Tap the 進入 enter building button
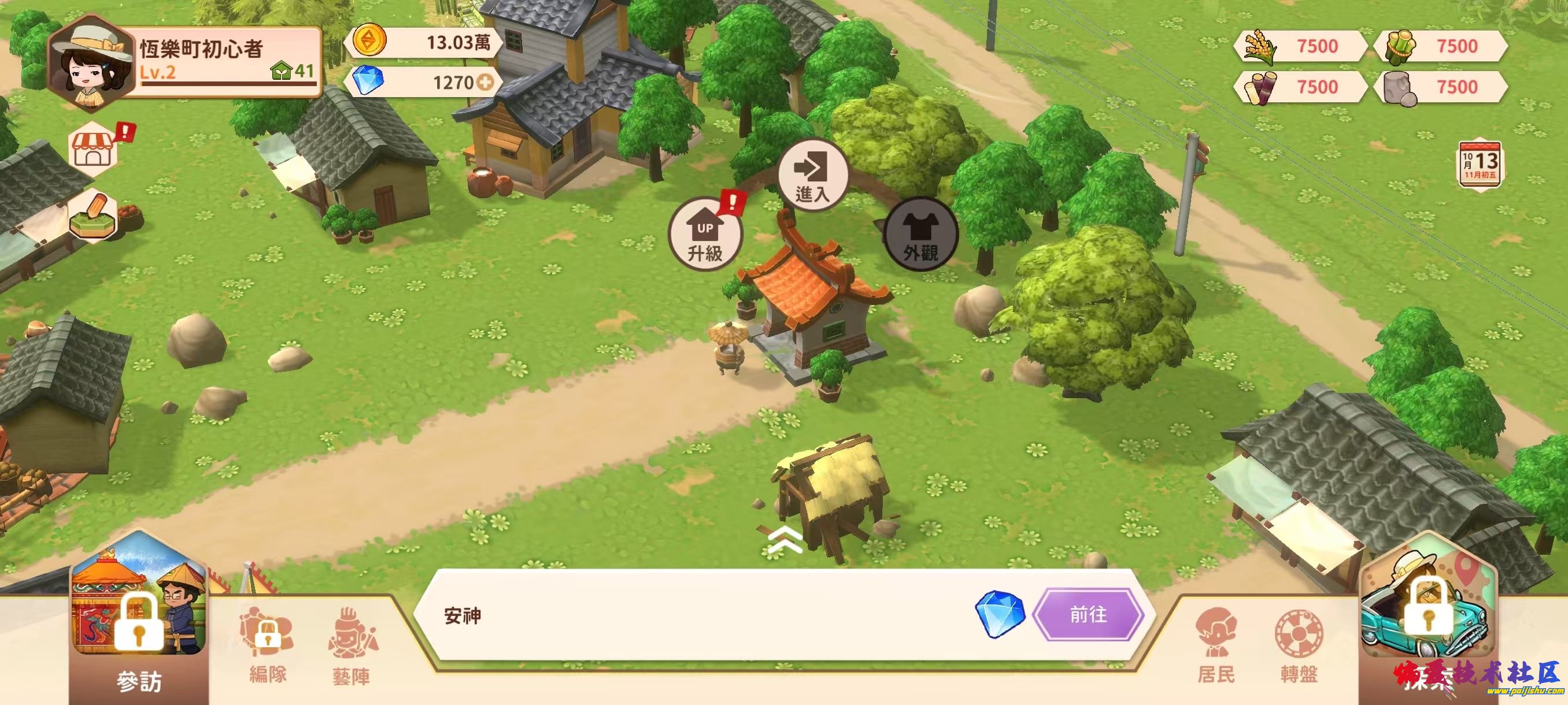This screenshot has width=1568, height=705. tap(812, 175)
